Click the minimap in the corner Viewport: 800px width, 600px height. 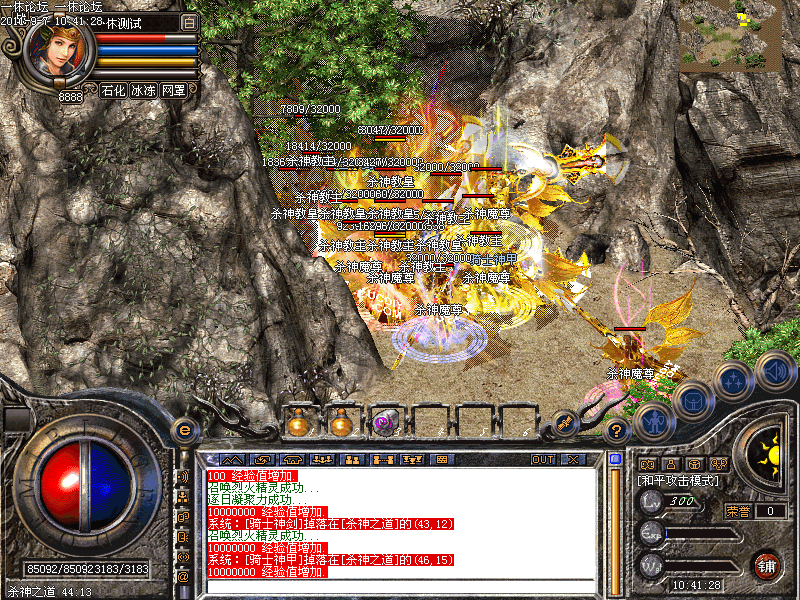click(x=740, y=35)
